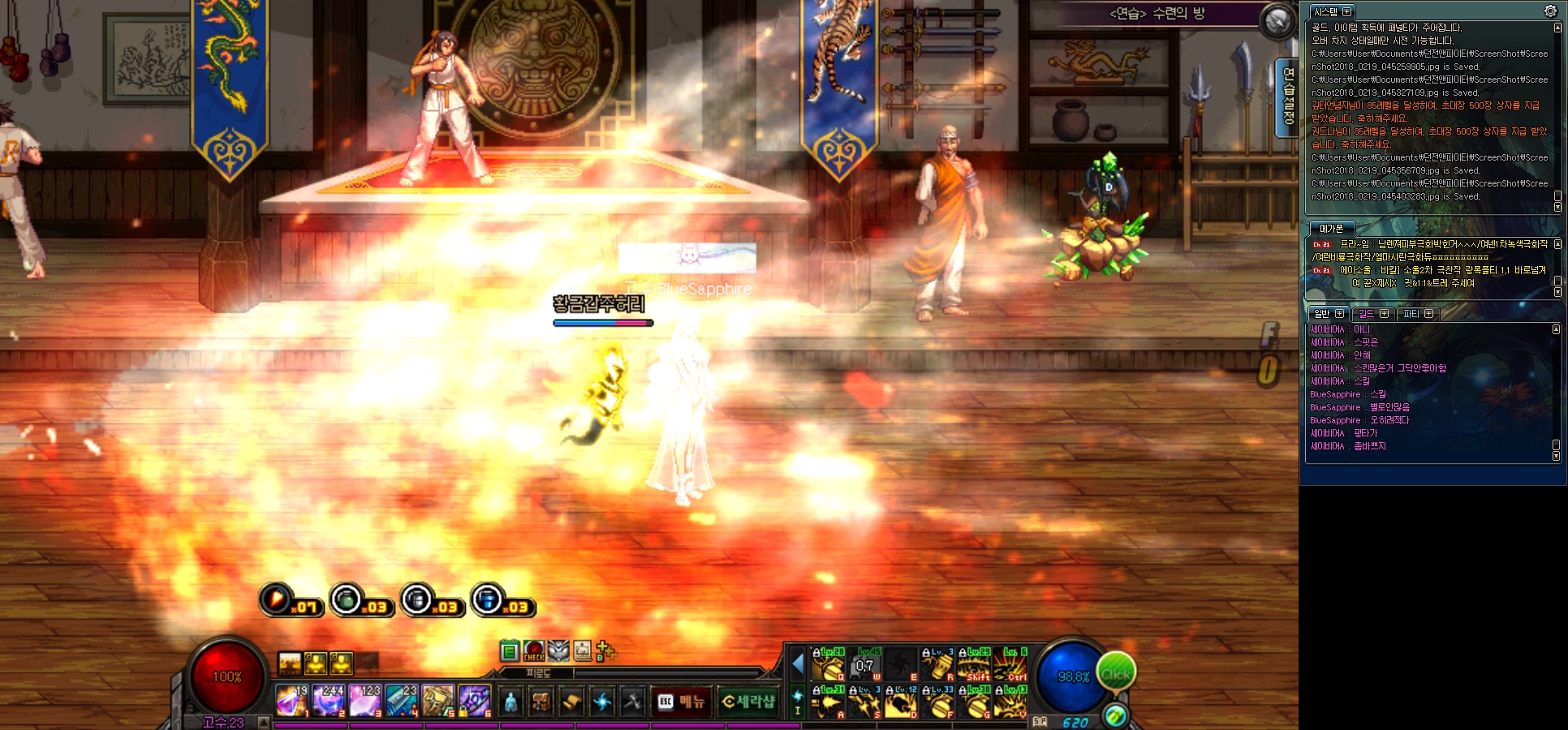Viewport: 1568px width, 730px height.
Task: Open the red CHECK attendance icon
Action: click(534, 651)
